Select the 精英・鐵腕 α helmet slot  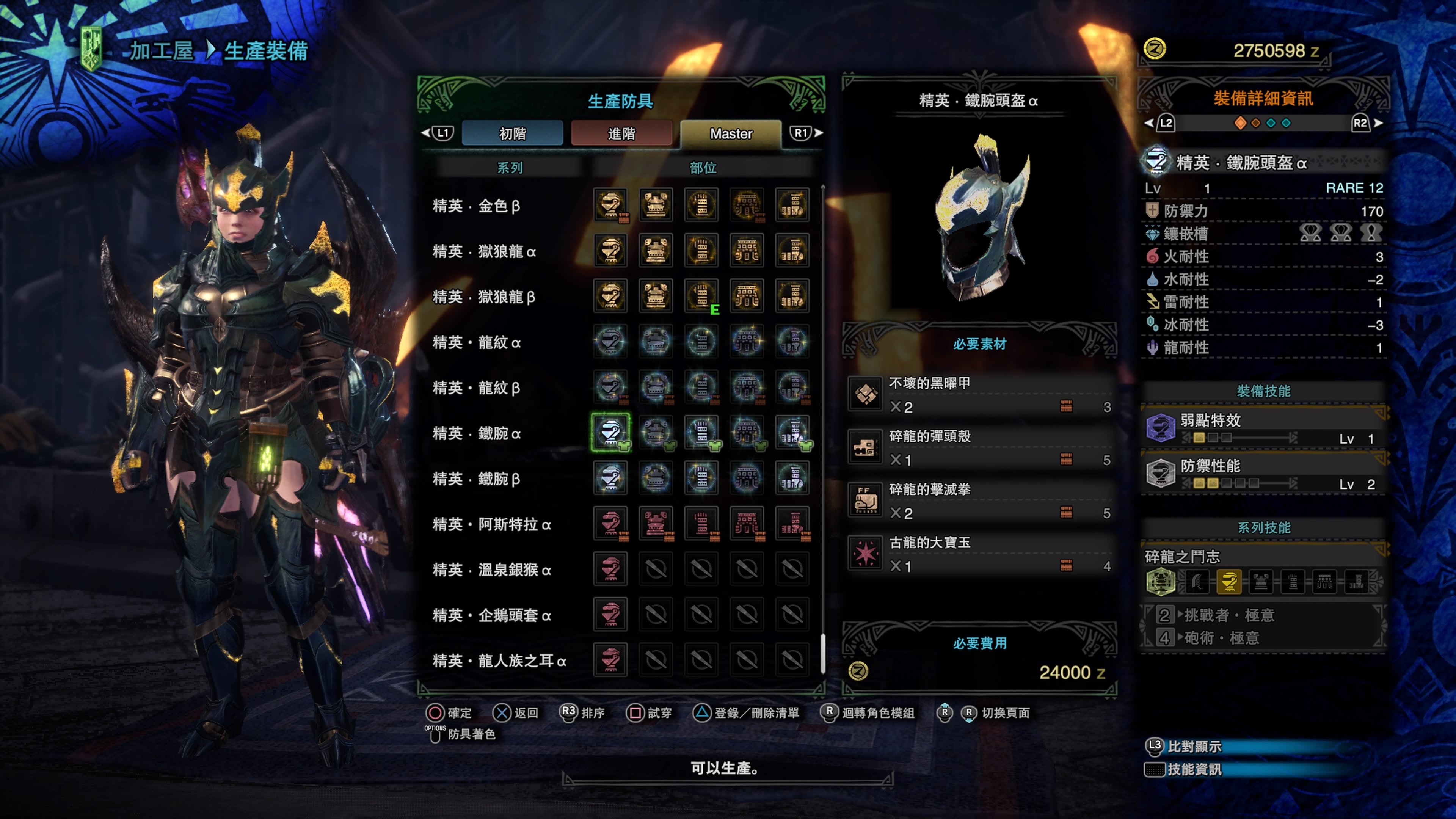click(x=610, y=432)
